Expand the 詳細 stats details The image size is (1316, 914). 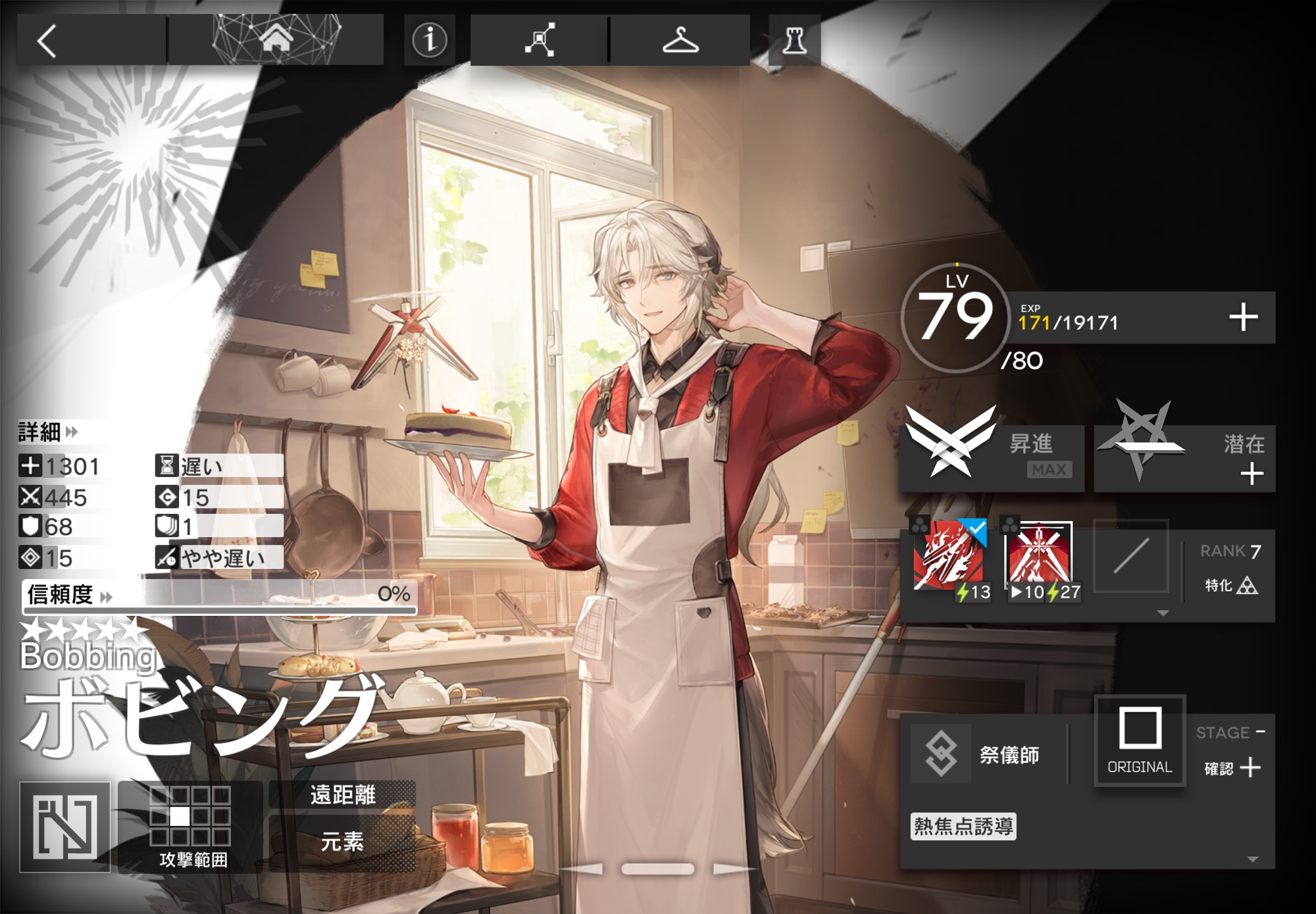[48, 432]
